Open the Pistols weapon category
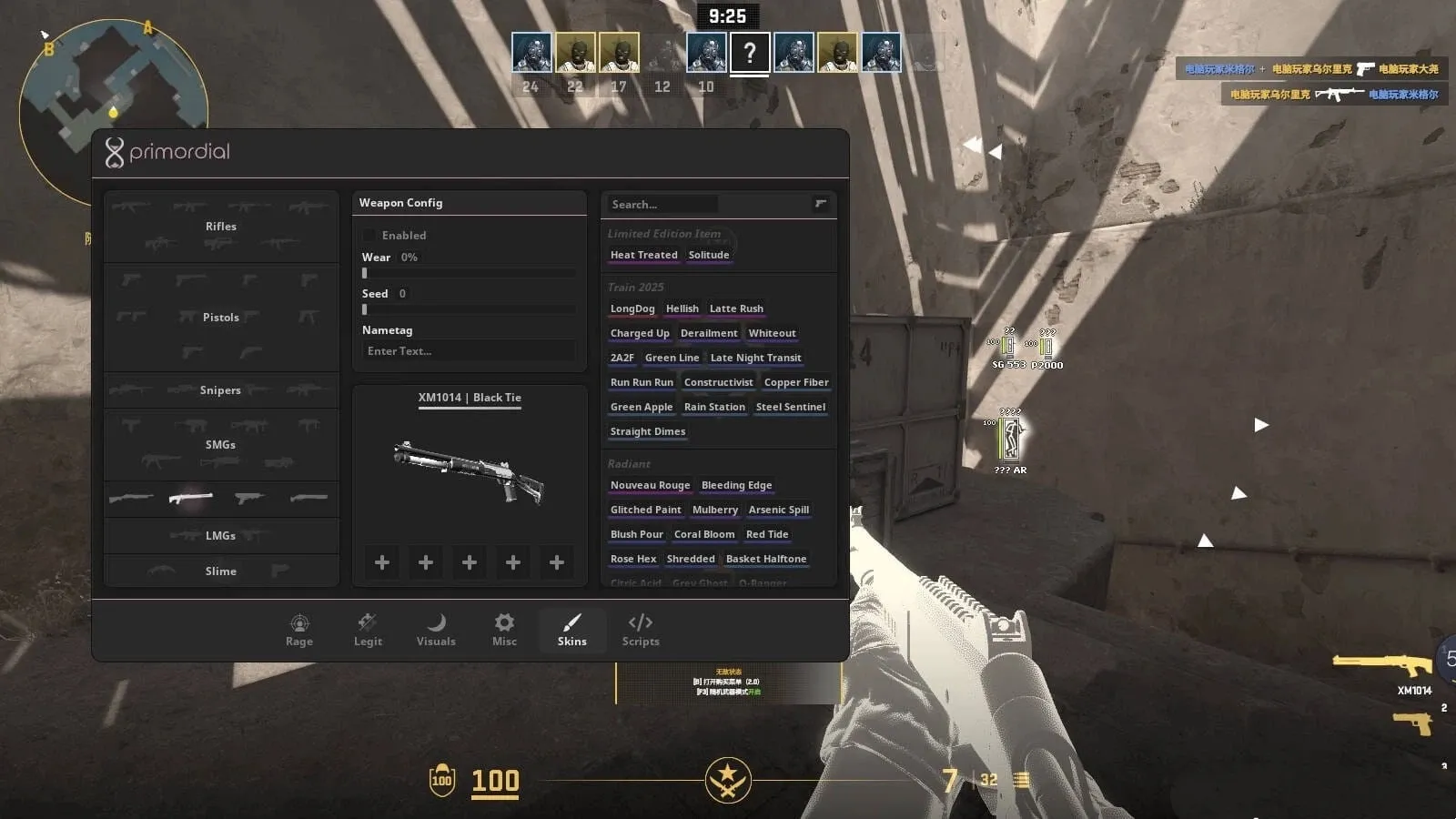1456x819 pixels. (x=221, y=318)
